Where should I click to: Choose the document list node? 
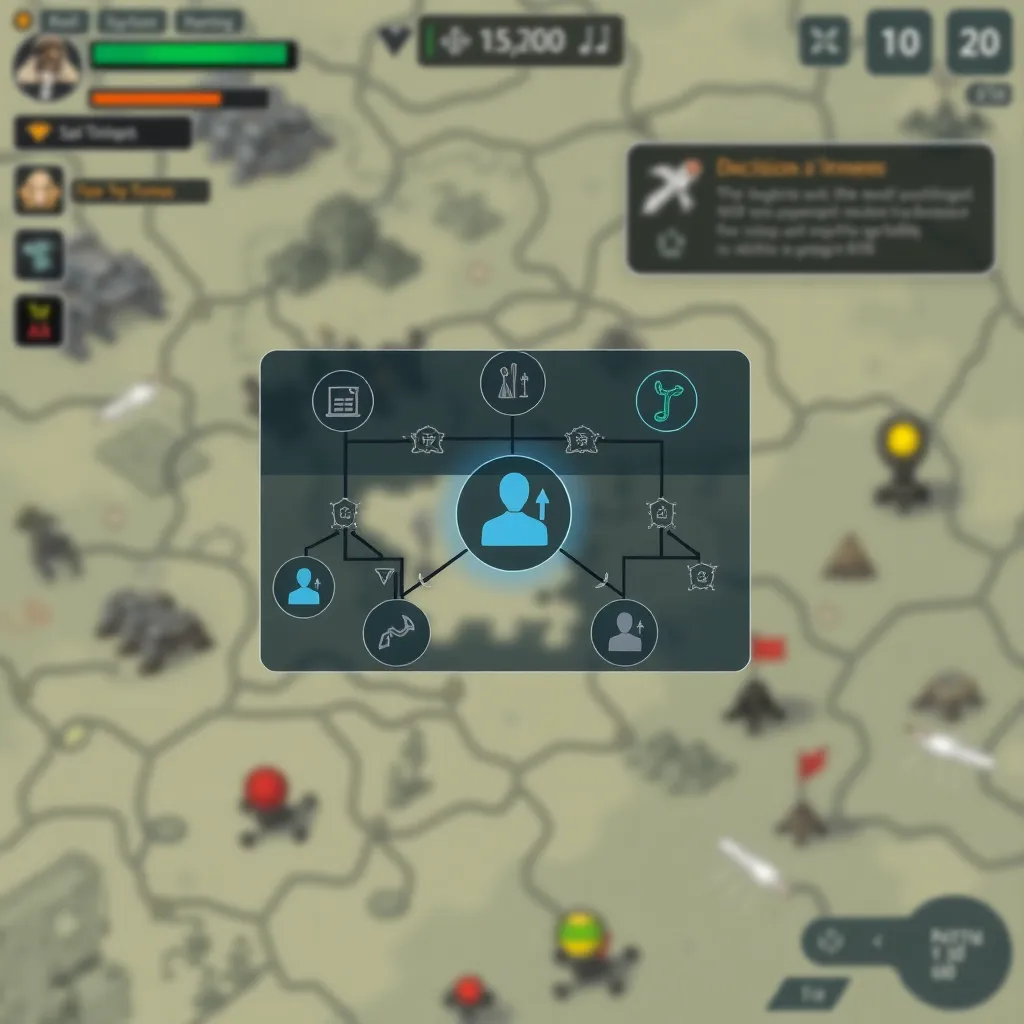(343, 402)
